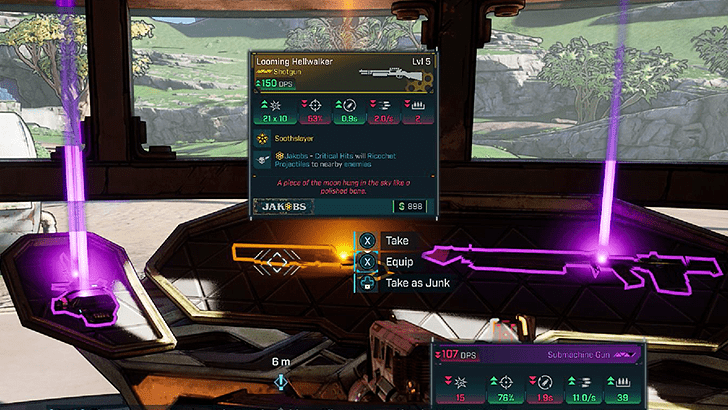Screen dimensions: 728x410
Task: Select the Equip option
Action: (398, 262)
